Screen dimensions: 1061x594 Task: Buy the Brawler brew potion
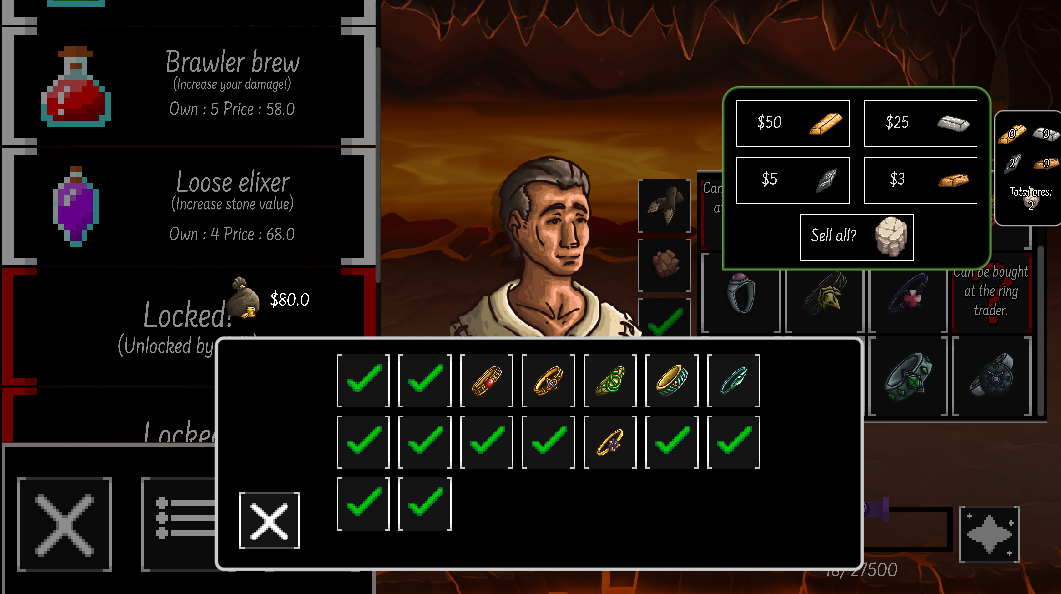click(190, 85)
